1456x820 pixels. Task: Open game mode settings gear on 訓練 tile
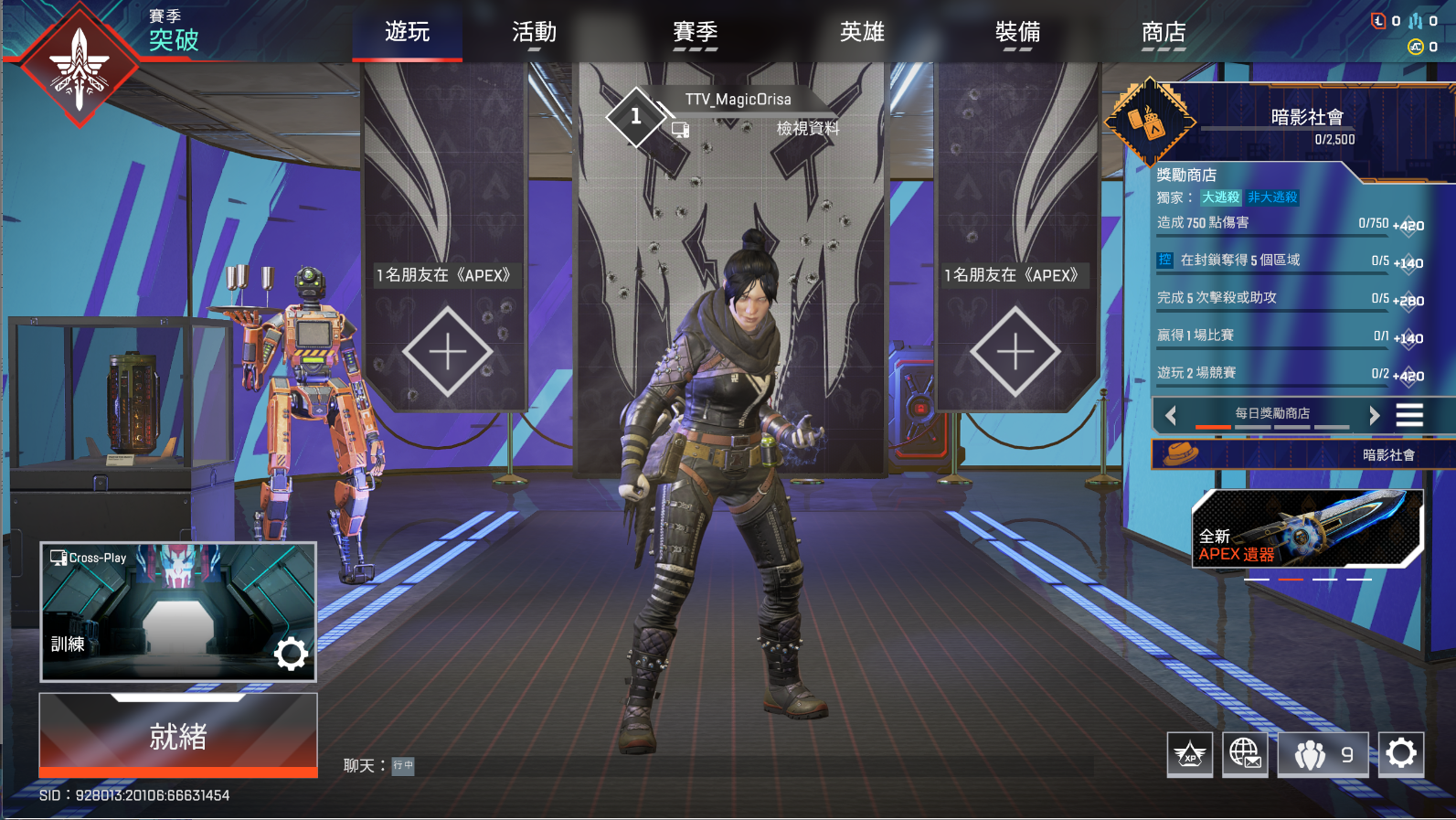(x=291, y=654)
